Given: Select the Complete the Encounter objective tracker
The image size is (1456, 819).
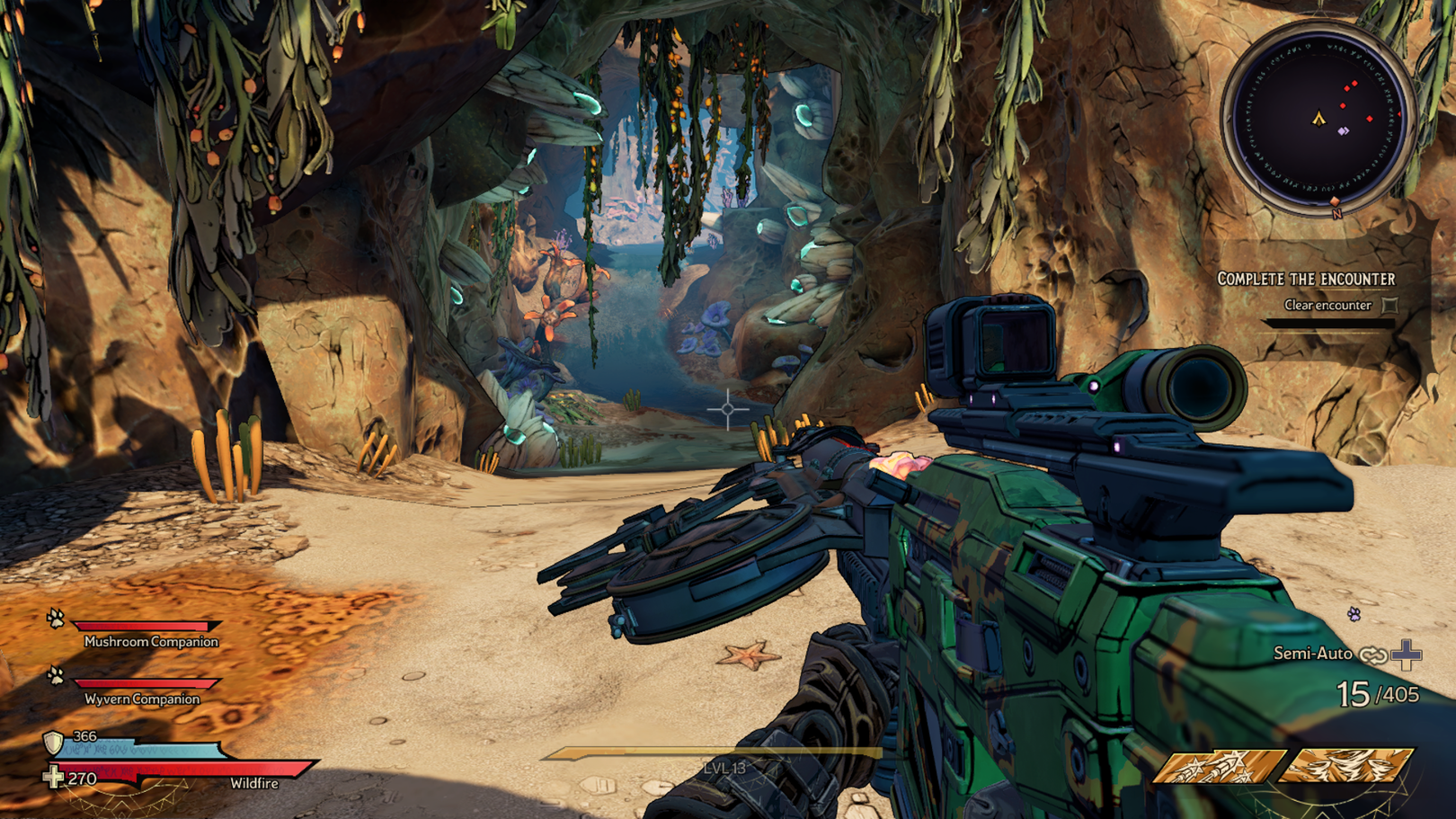Looking at the screenshot, I should pos(1306,280).
